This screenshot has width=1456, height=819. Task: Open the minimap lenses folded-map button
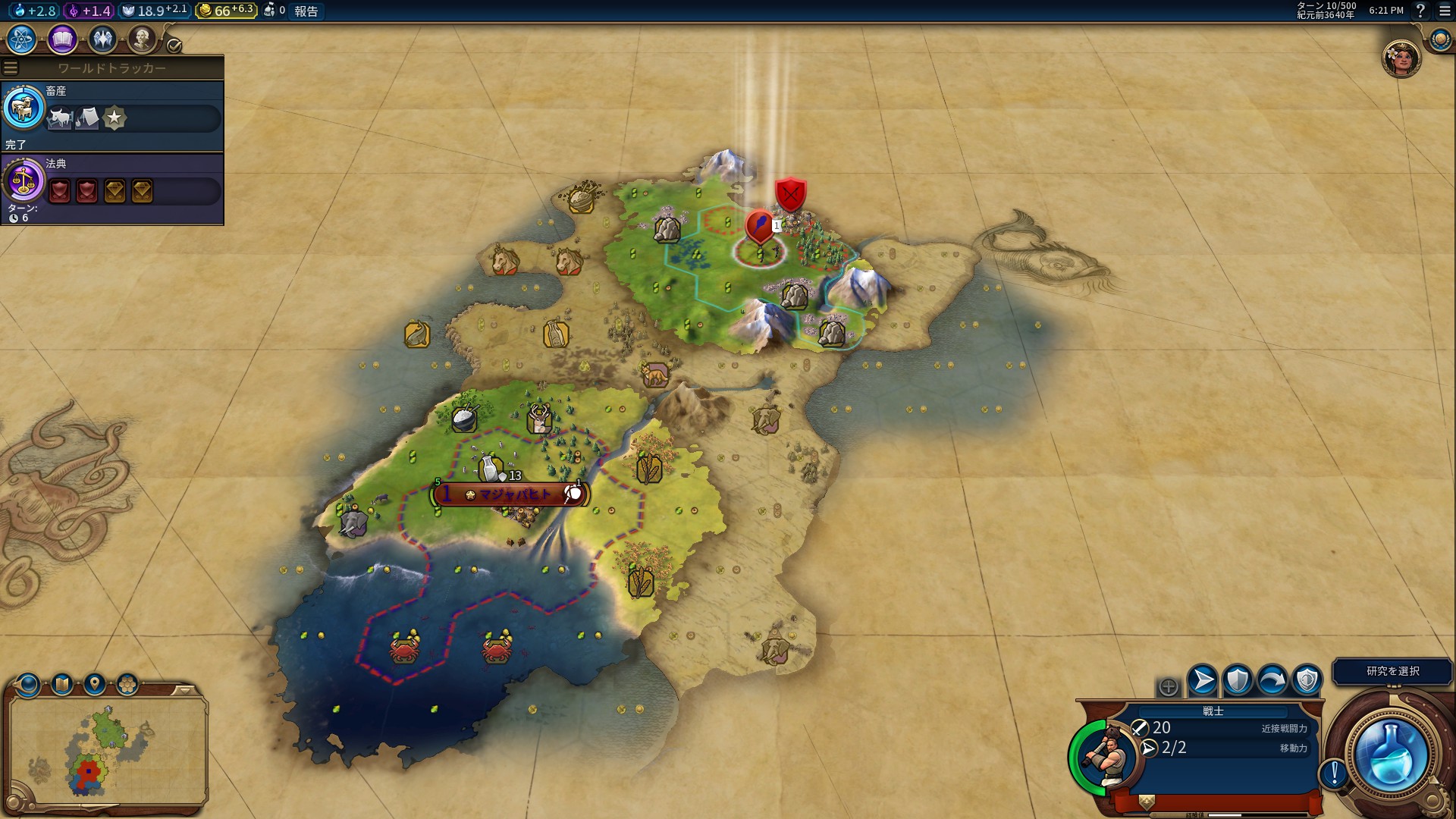click(x=61, y=685)
